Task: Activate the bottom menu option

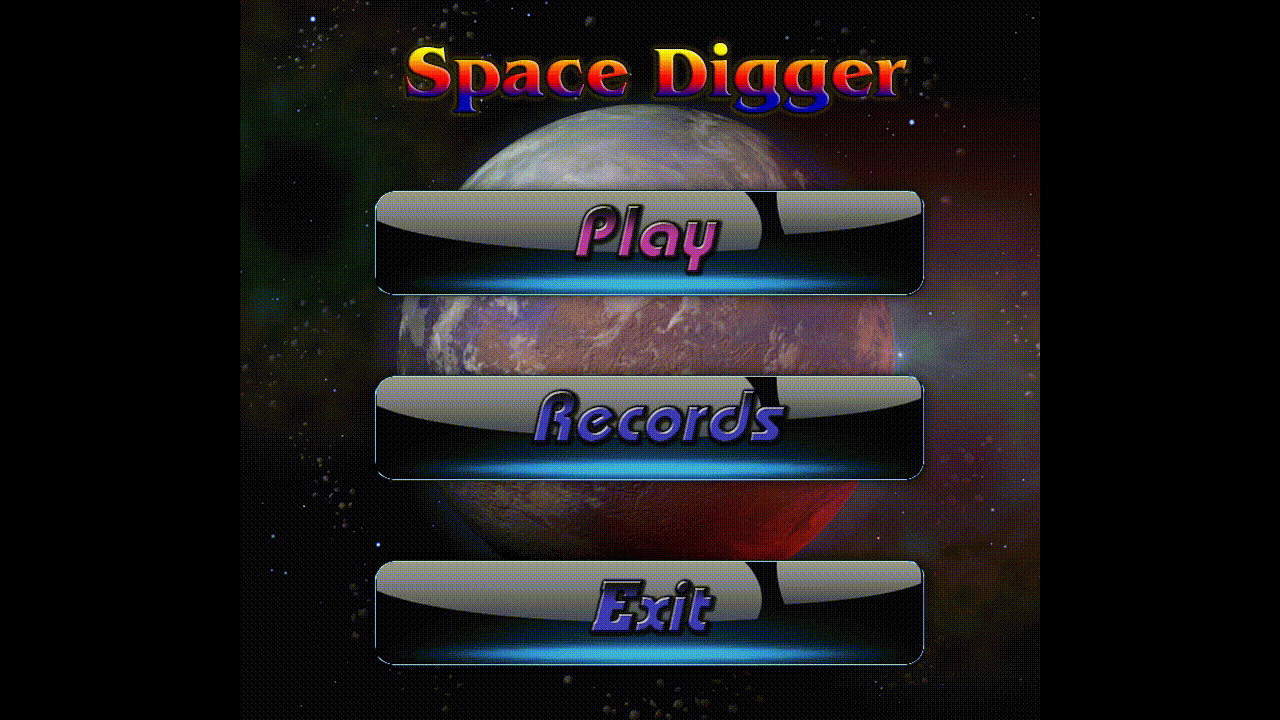Action: 648,610
